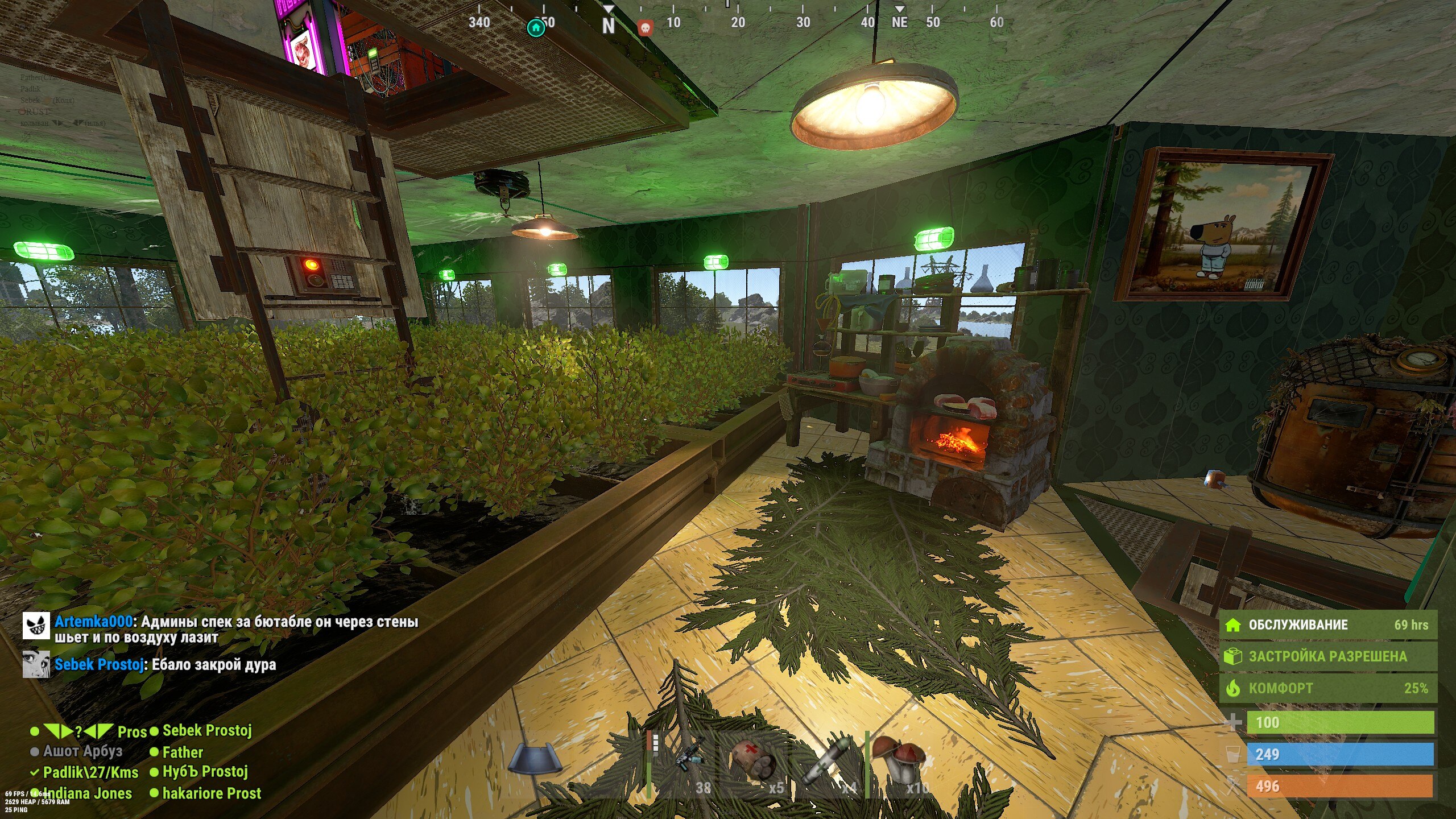Image resolution: width=1456 pixels, height=819 pixels.
Task: Click Sebek Prostoj in the team list
Action: point(207,730)
